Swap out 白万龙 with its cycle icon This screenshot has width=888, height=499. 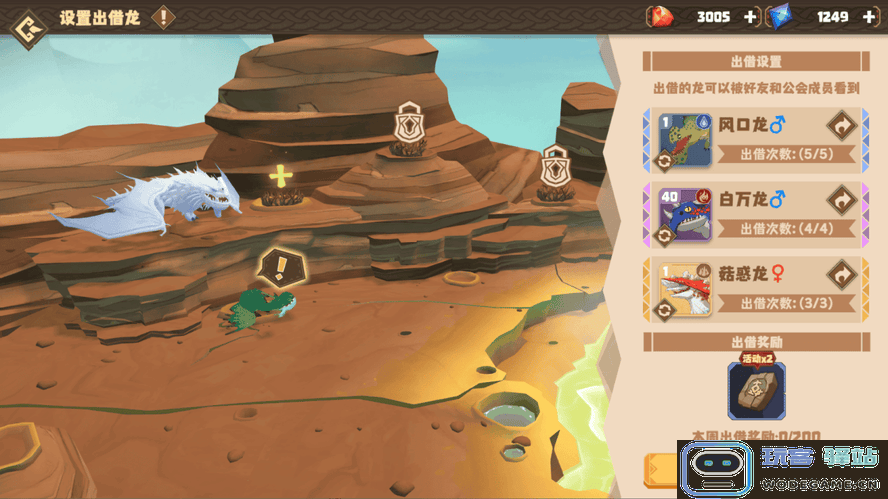tap(662, 235)
